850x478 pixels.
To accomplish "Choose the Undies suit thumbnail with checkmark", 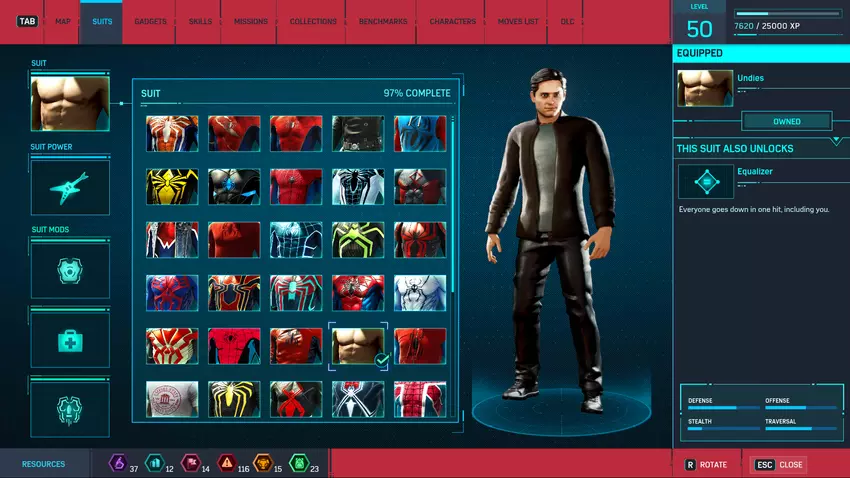I will pos(358,346).
